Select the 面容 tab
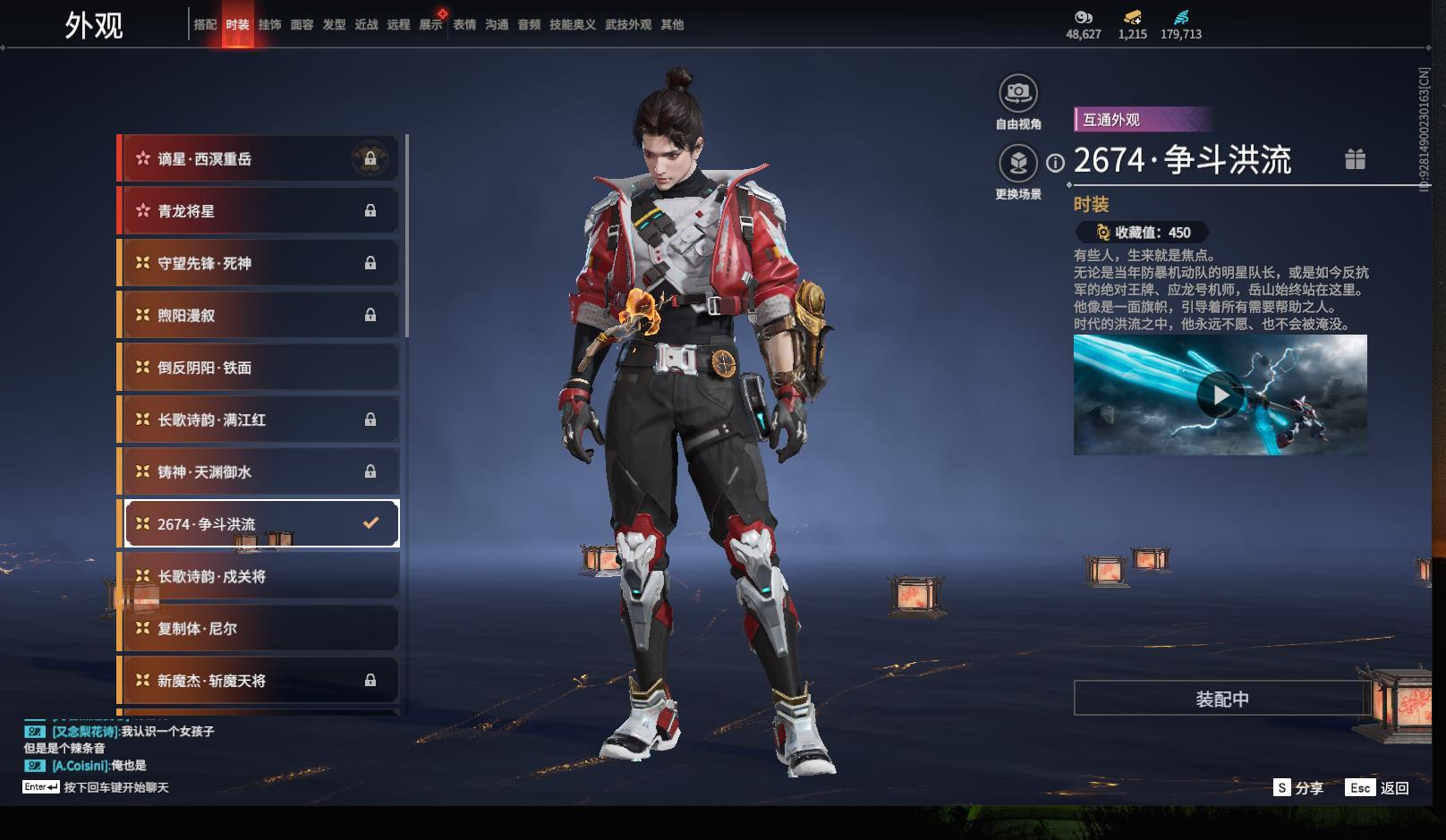 (302, 25)
